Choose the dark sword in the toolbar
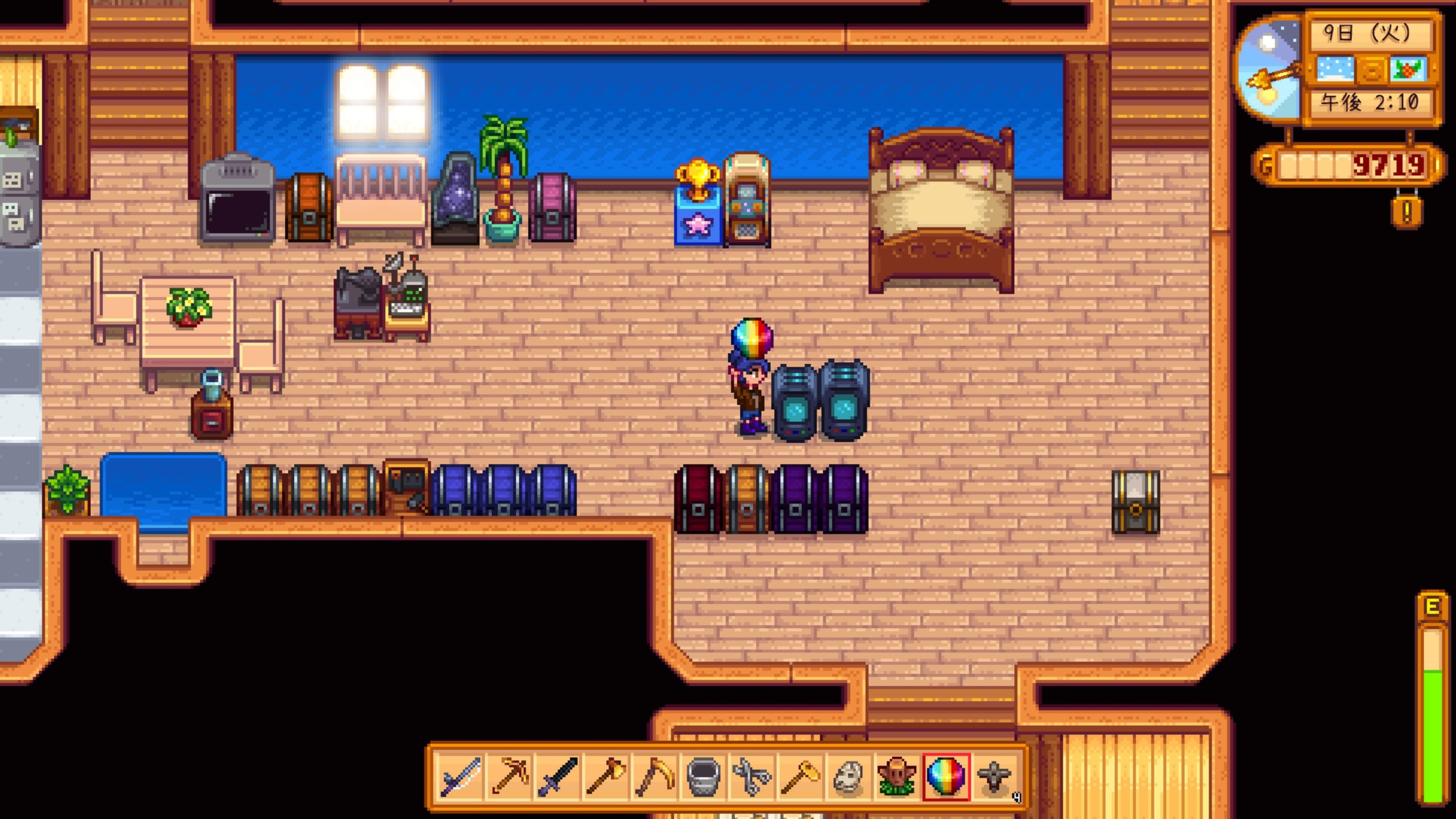This screenshot has width=1456, height=819. coord(557,776)
